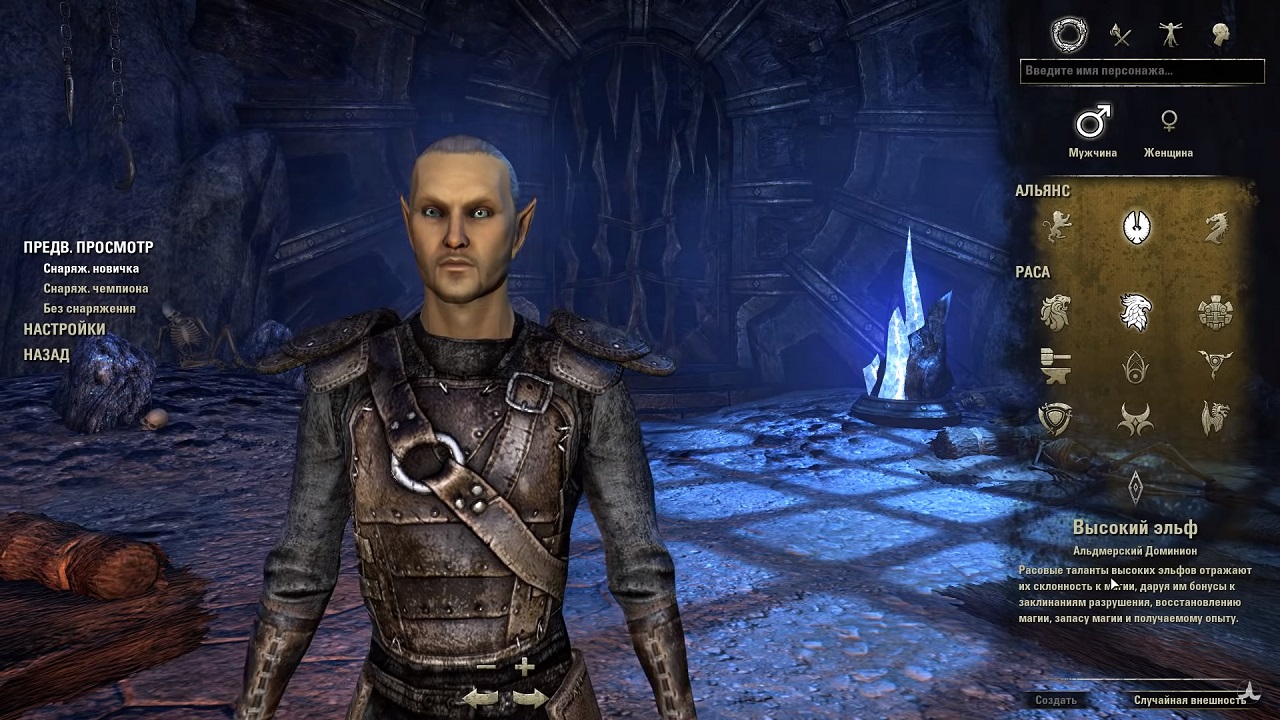Select the ouroboros race and alliance tab
Screen dimensions: 1280x720
(x=1069, y=36)
